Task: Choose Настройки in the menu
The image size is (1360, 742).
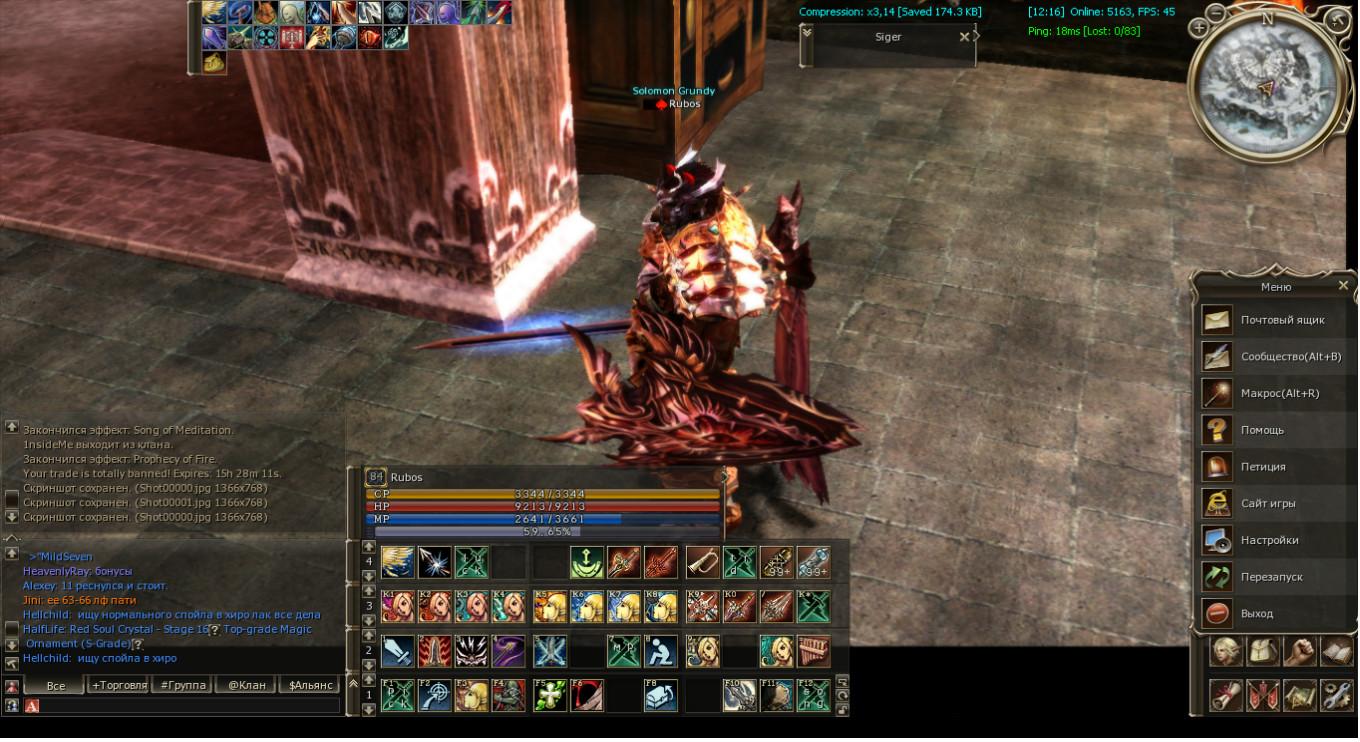Action: 1269,540
